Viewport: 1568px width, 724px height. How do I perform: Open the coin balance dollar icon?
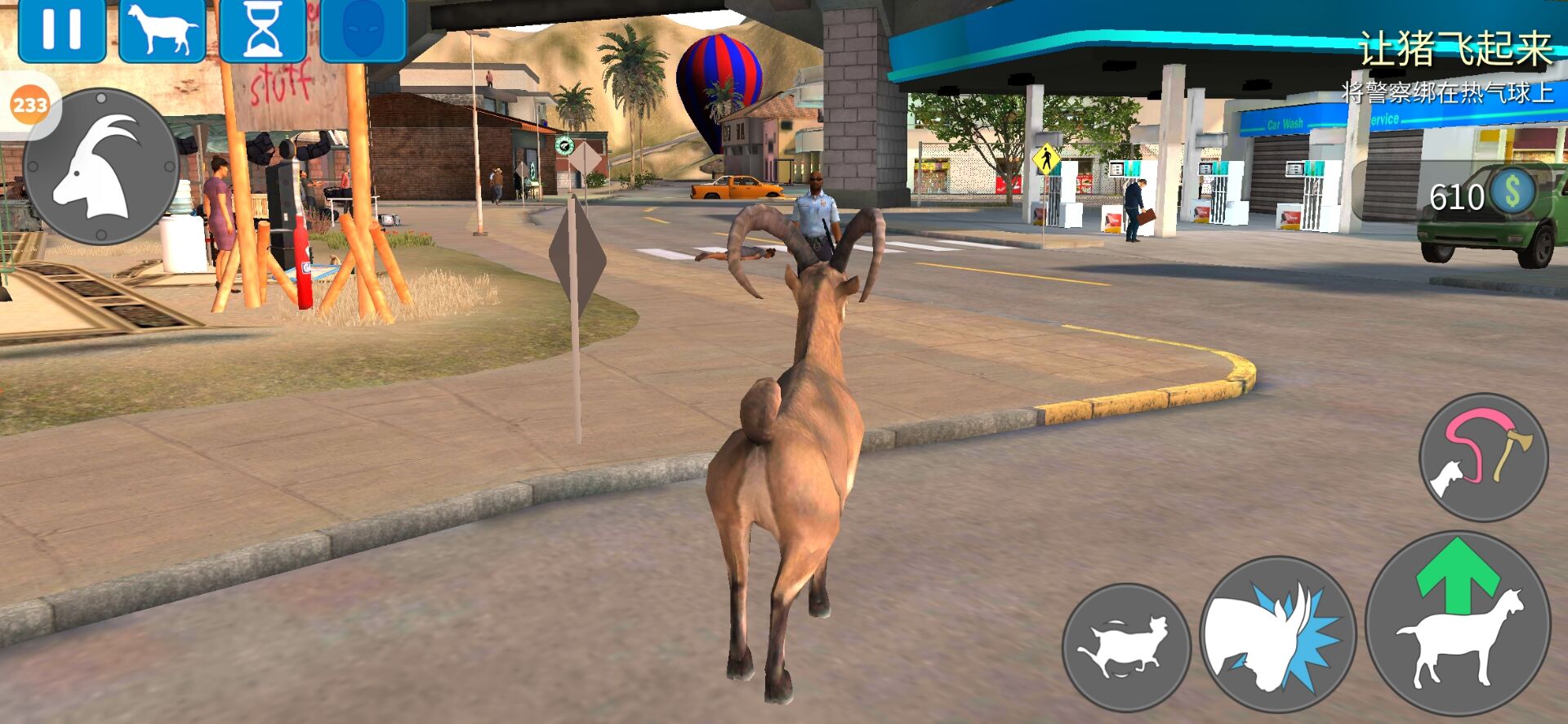(x=1512, y=194)
